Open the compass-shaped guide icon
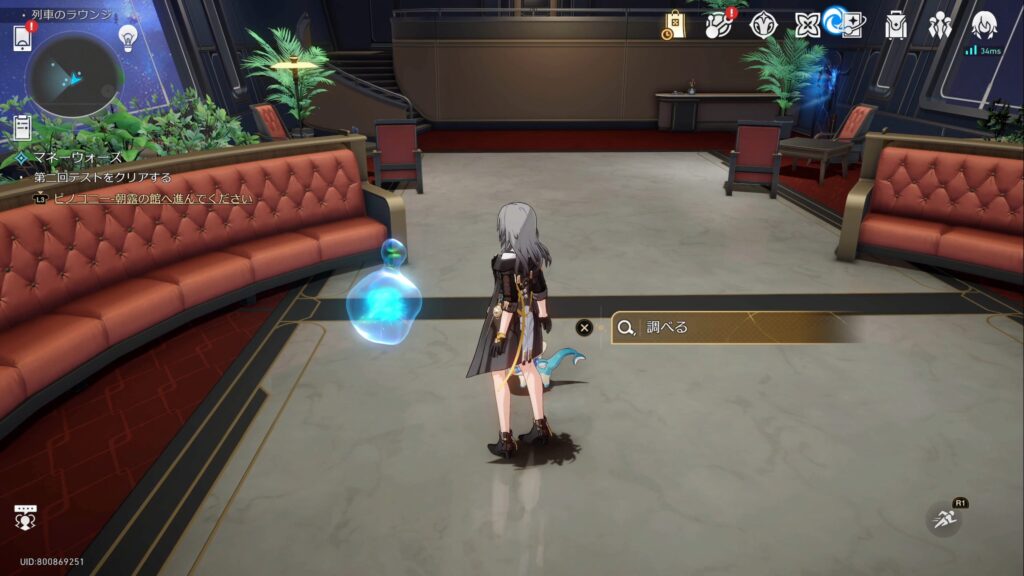The width and height of the screenshot is (1024, 576). 763,25
